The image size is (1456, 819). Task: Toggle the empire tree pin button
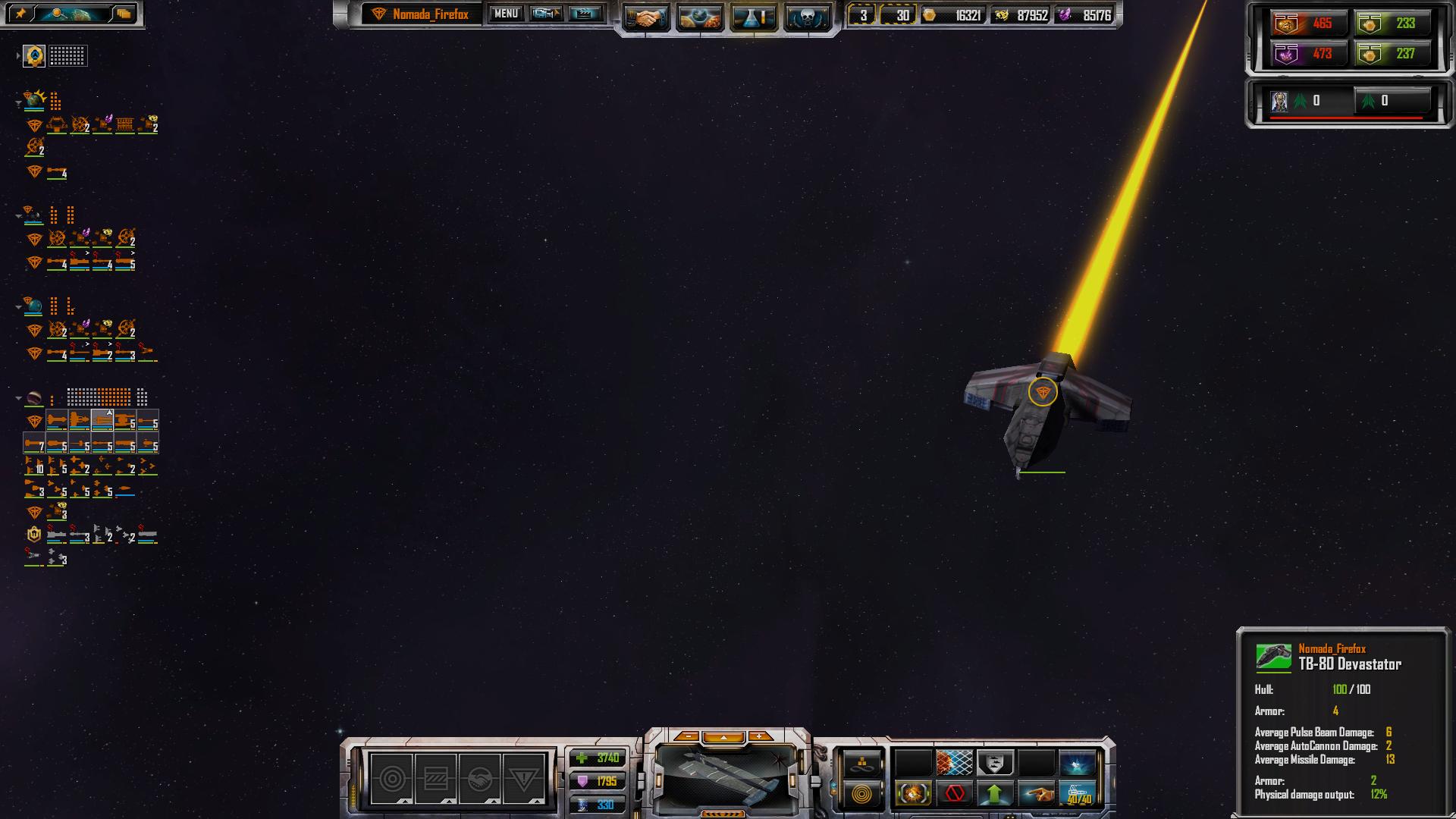point(20,14)
